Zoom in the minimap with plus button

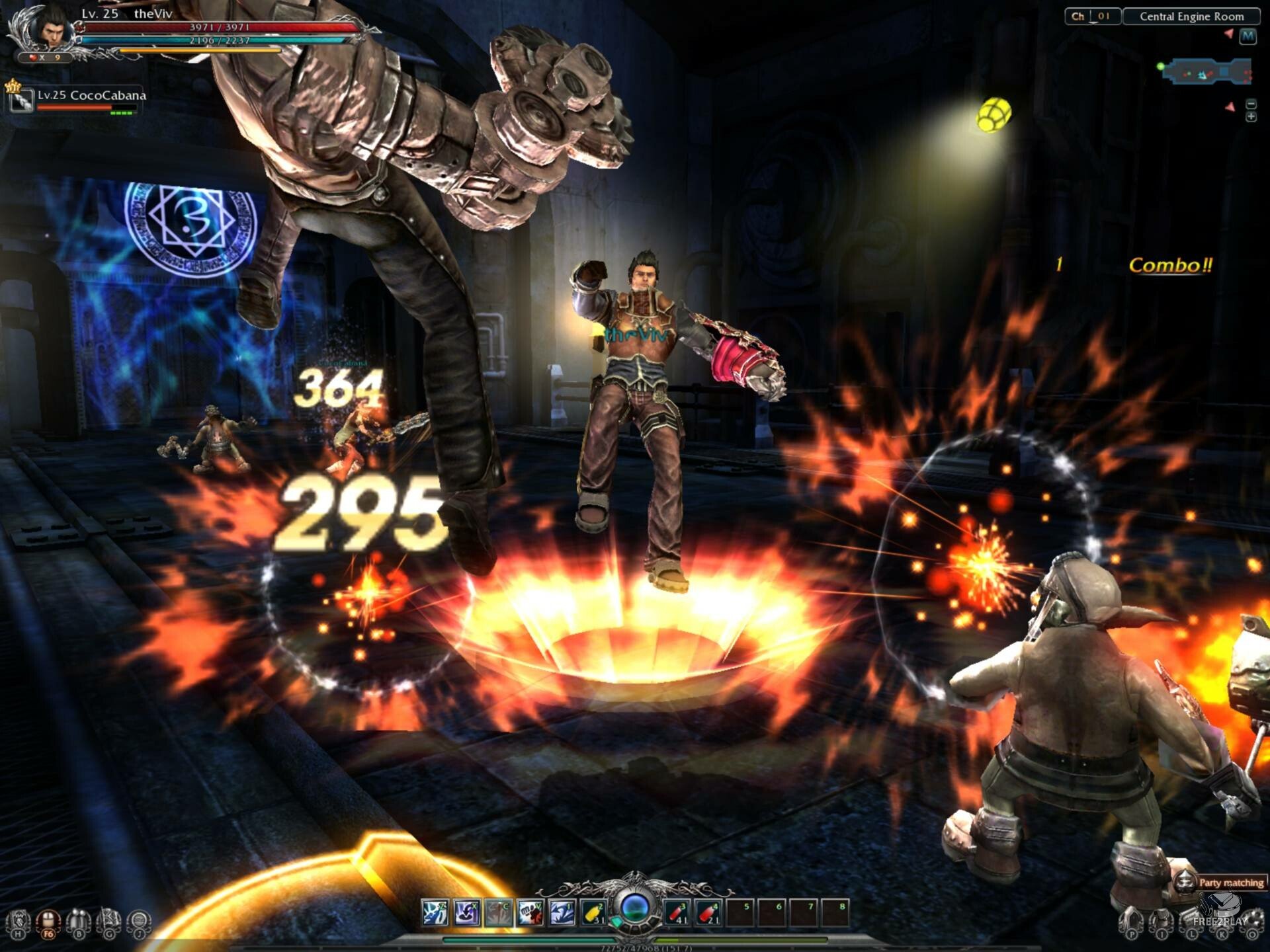coord(1251,117)
